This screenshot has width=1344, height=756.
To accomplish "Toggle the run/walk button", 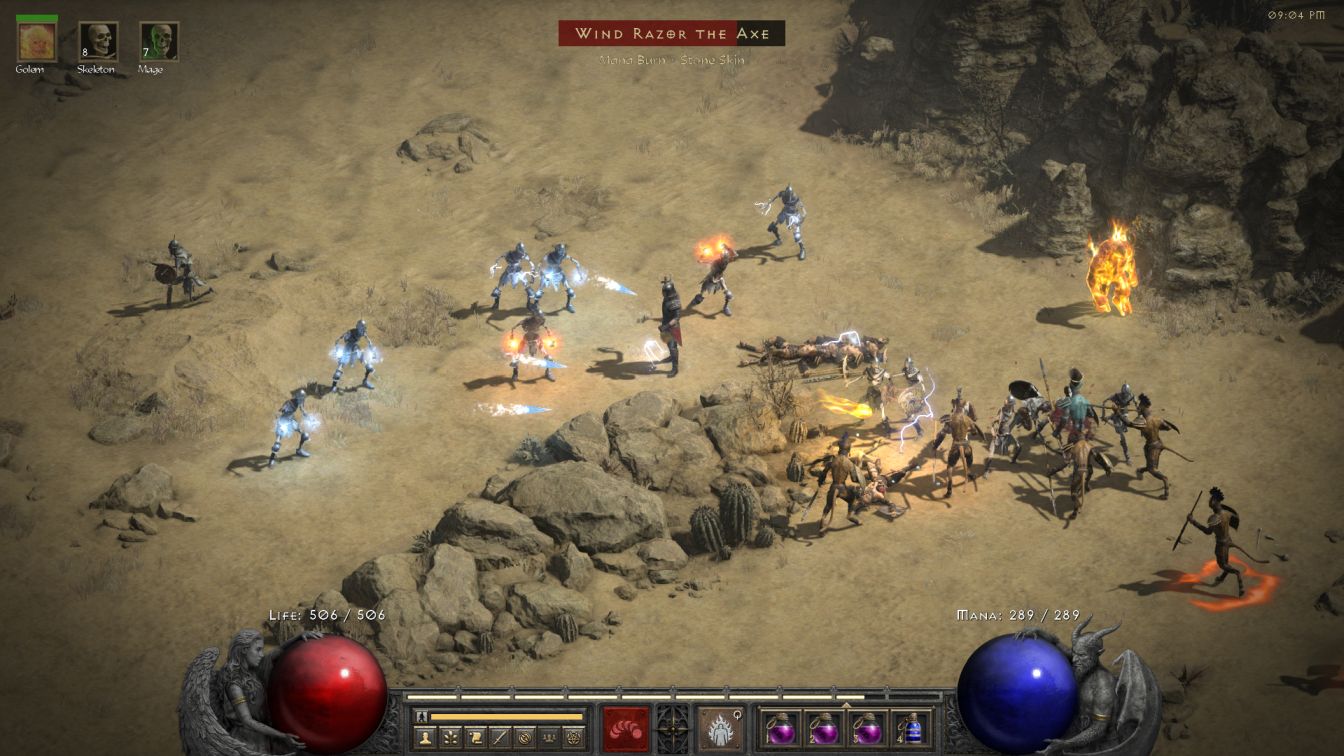I will [x=422, y=716].
